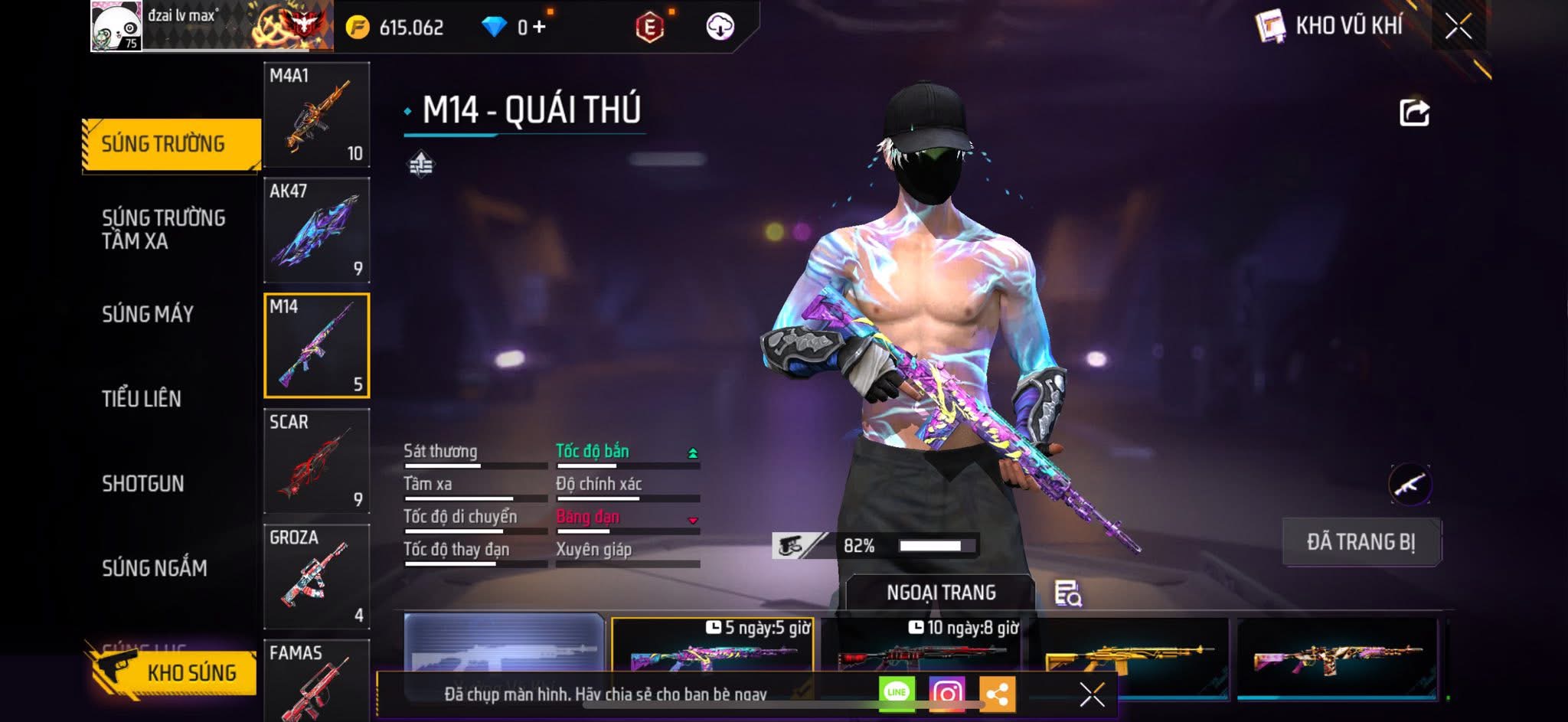Viewport: 1568px width, 722px height.
Task: Select the M4A1 weapon tile
Action: [x=317, y=115]
